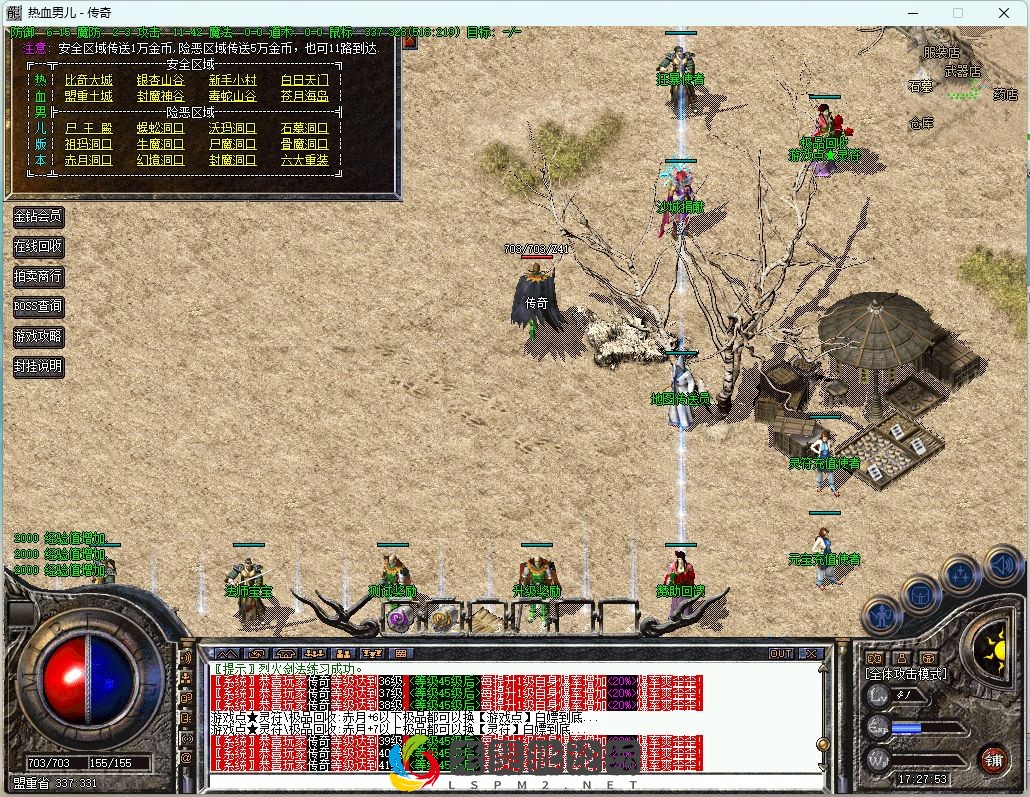Open the skills round button with stars

click(x=960, y=575)
